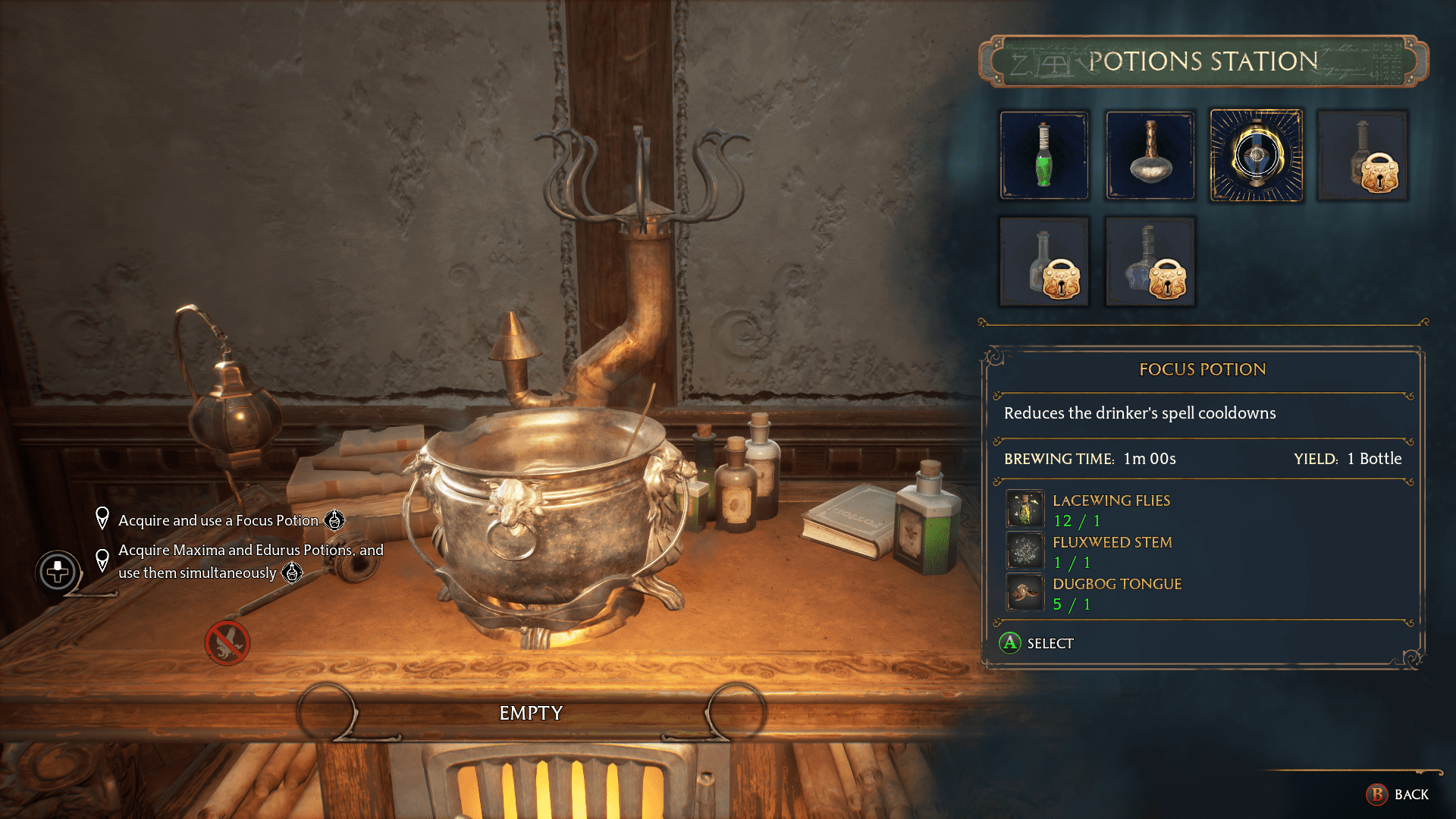Expand the Focus Potion details panel header

(1201, 369)
